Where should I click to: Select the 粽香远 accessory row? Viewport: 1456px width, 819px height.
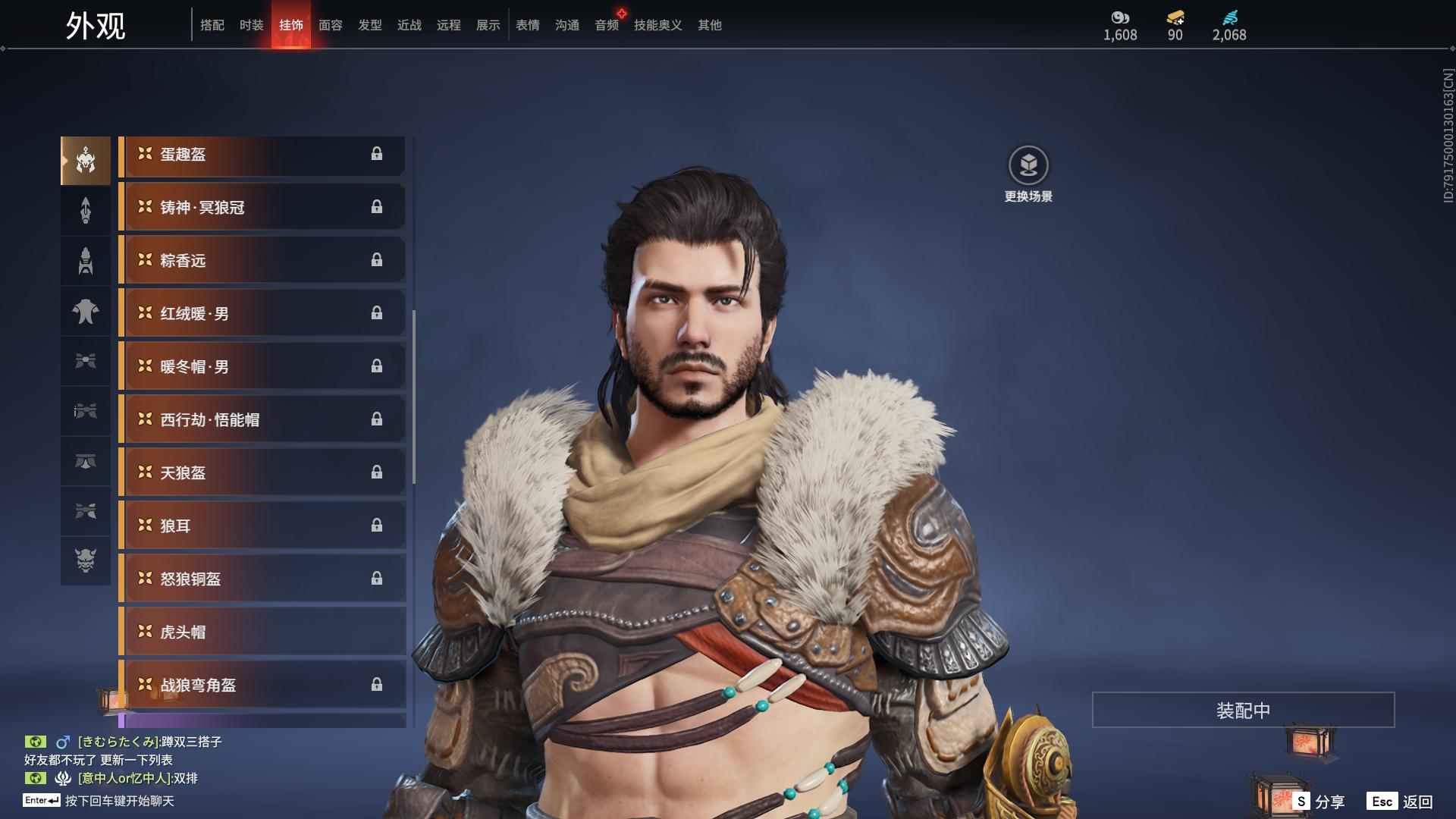[262, 261]
